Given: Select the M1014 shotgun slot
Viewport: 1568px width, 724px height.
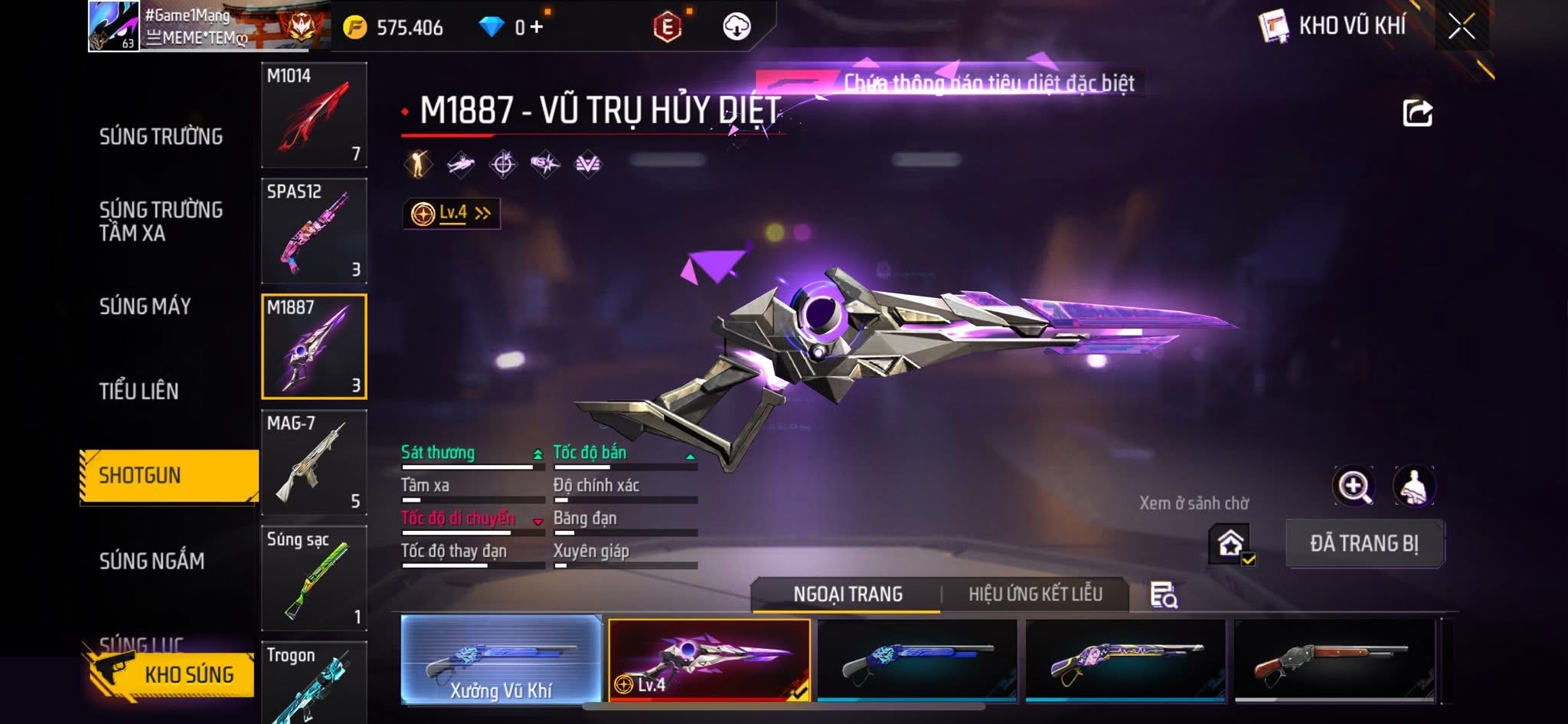Looking at the screenshot, I should (314, 115).
